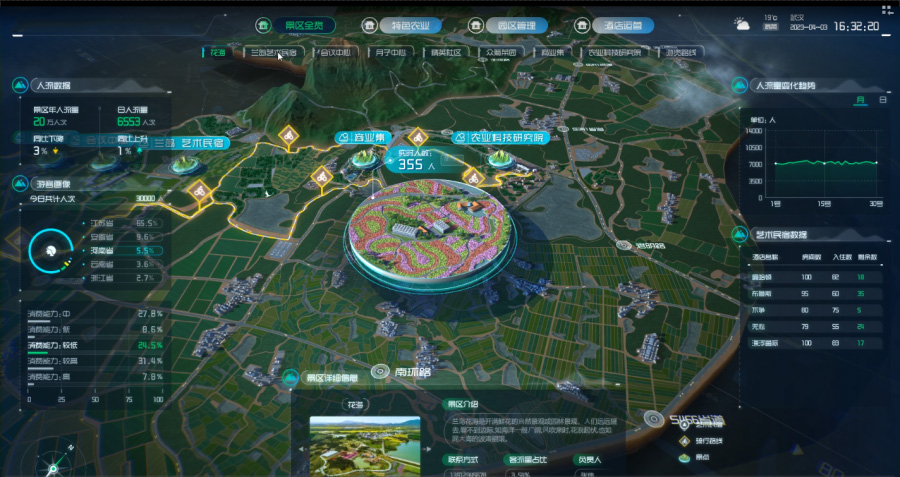900x477 pixels.
Task: Choose the 精英社区 sub-tab
Action: [x=444, y=51]
